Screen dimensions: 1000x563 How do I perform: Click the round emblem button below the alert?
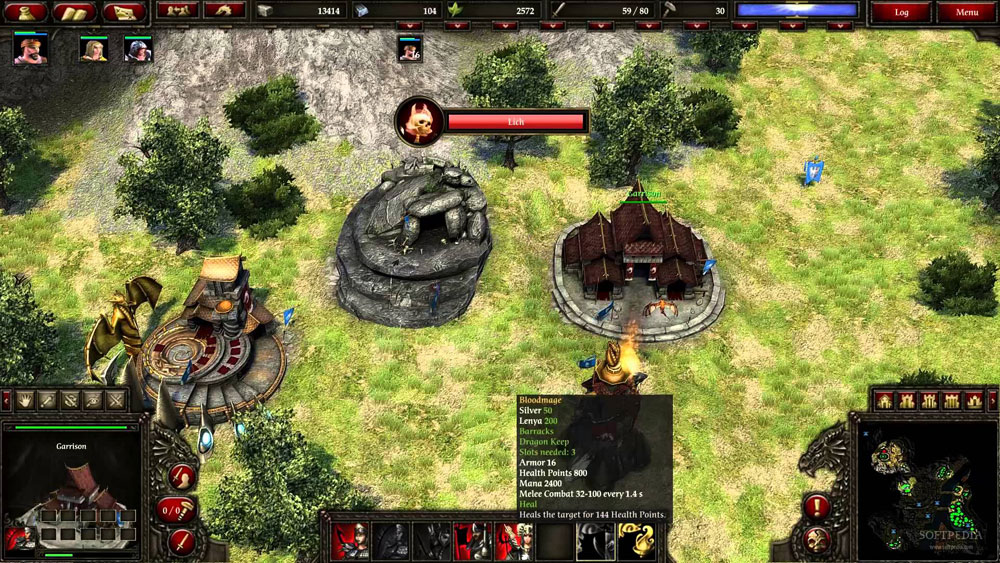pos(817,540)
